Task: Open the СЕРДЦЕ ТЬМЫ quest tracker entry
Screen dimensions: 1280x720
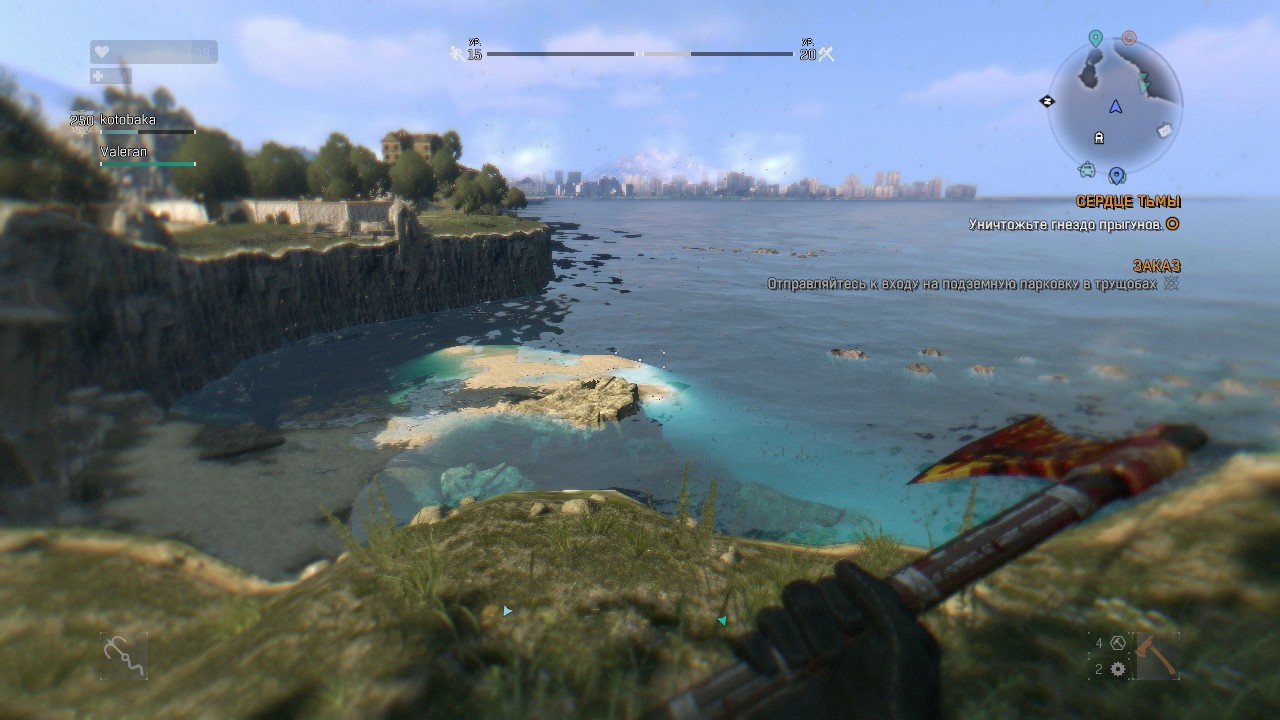Action: [x=1128, y=201]
